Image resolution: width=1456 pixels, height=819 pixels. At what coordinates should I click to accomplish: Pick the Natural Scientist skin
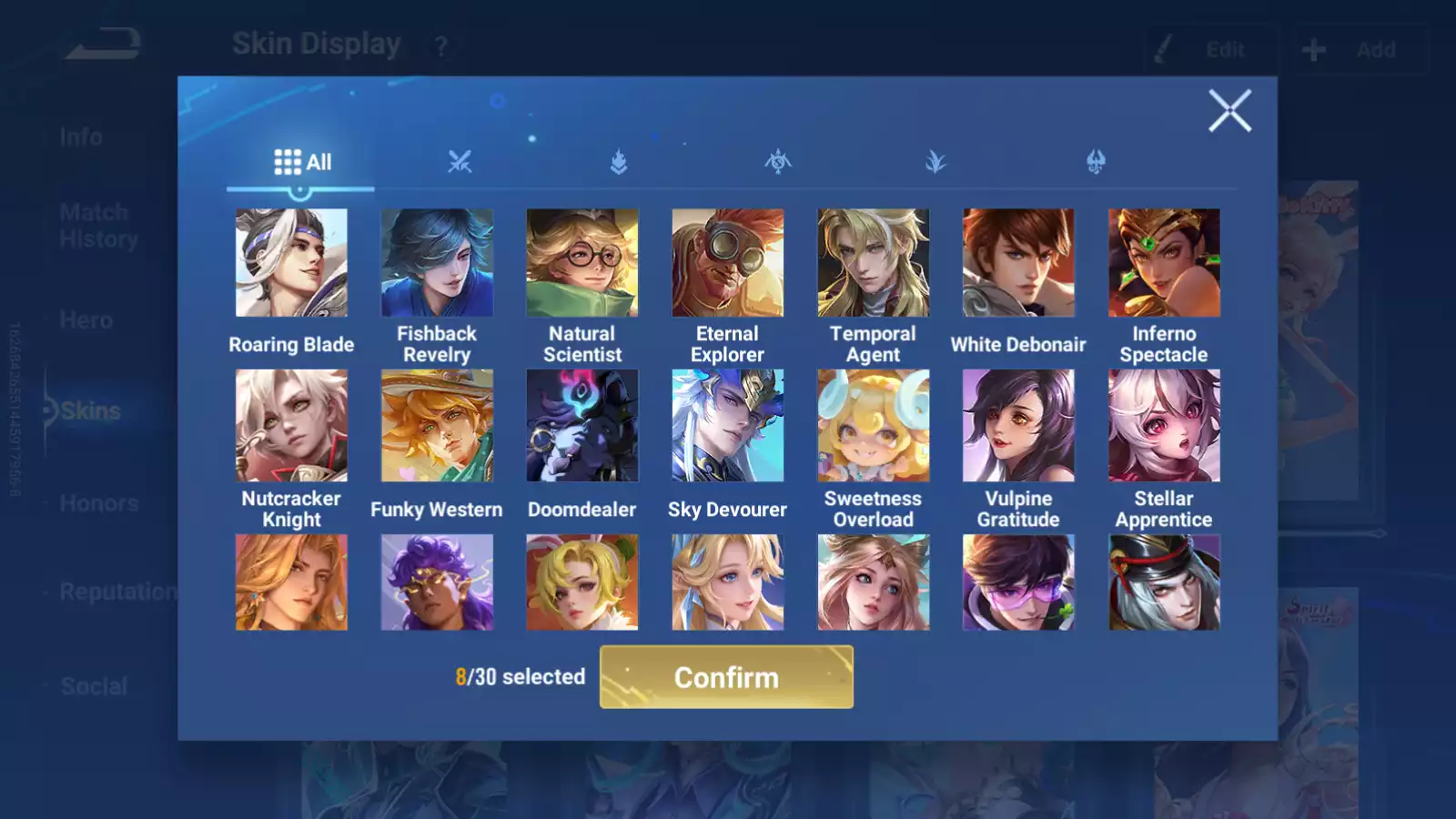pyautogui.click(x=582, y=263)
